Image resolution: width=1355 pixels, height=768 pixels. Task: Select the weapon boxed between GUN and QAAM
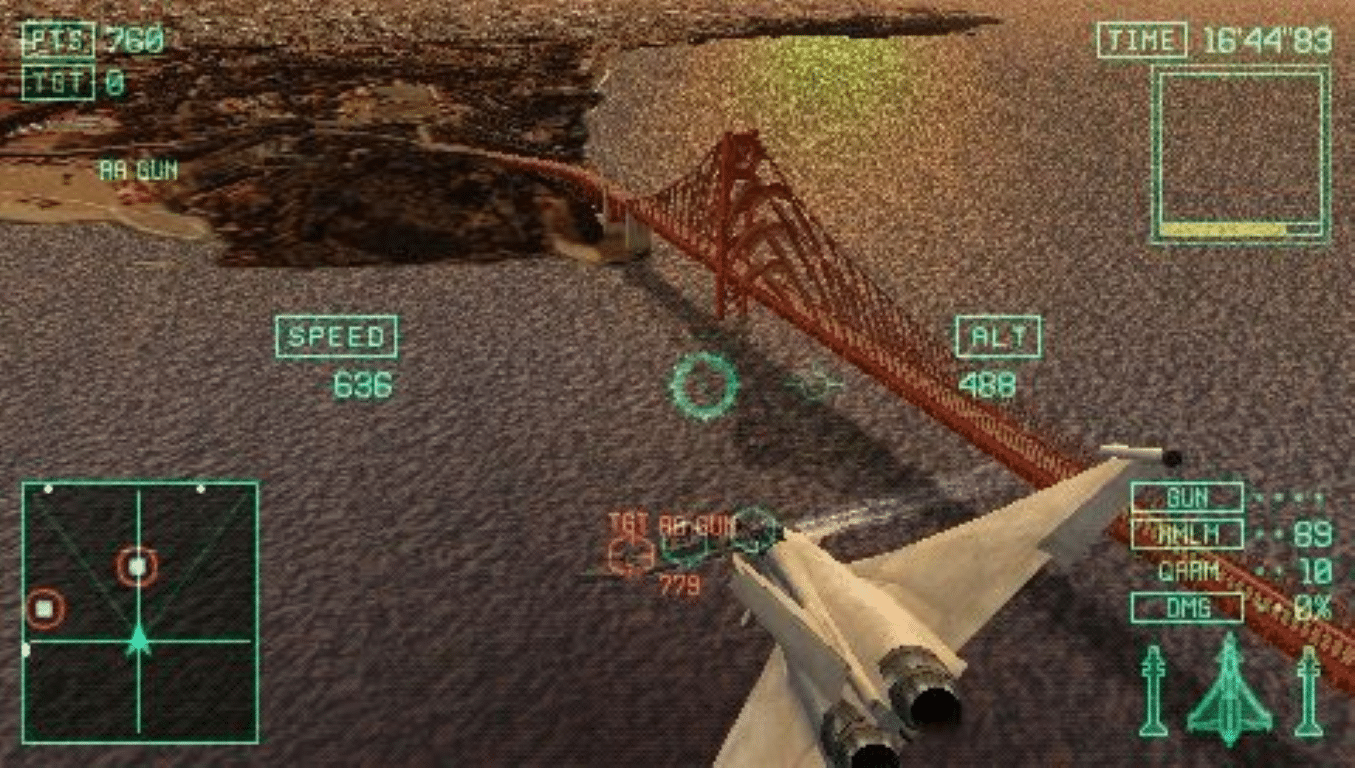point(1187,534)
